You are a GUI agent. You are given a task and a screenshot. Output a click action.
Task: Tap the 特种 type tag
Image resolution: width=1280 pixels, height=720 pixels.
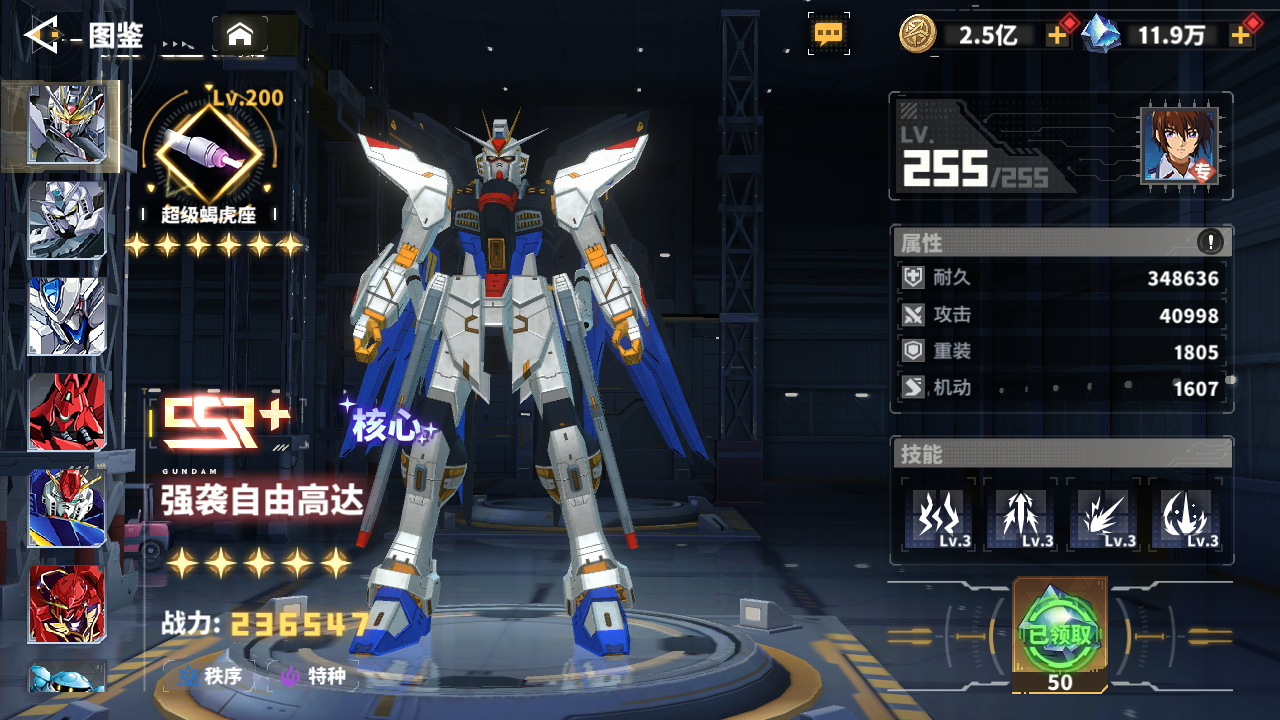315,677
